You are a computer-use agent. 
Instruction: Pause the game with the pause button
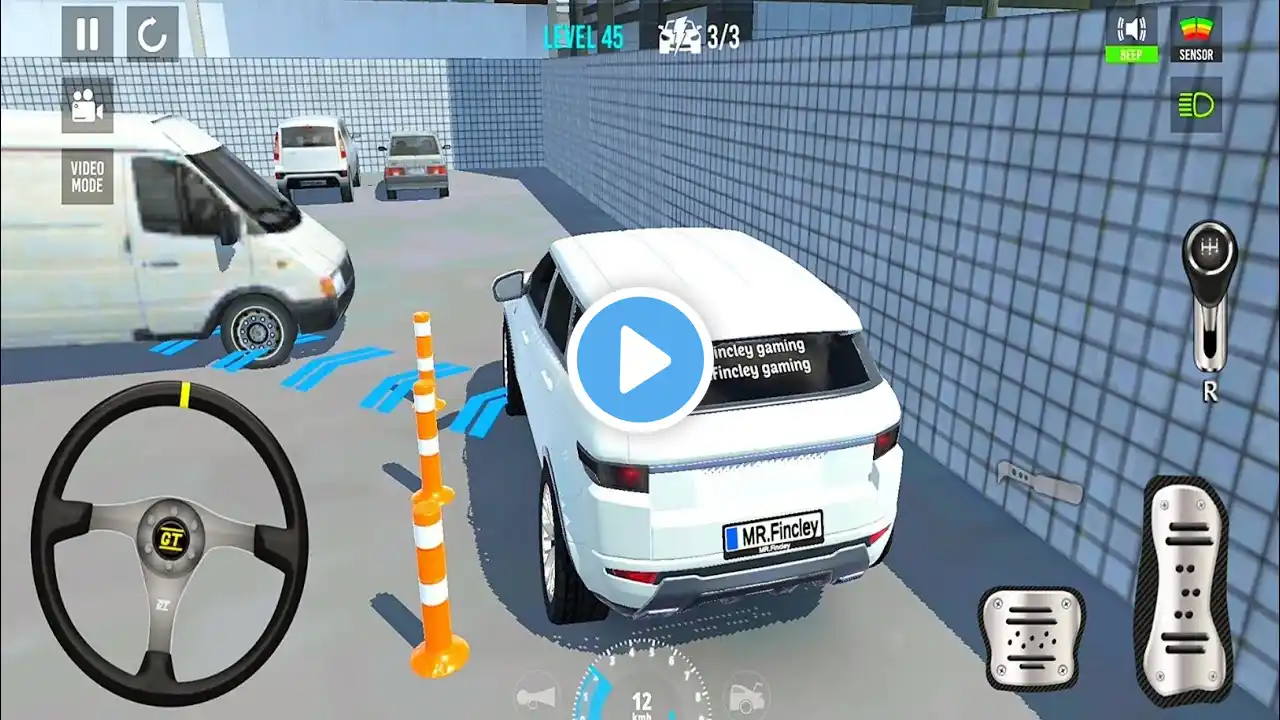click(x=87, y=34)
